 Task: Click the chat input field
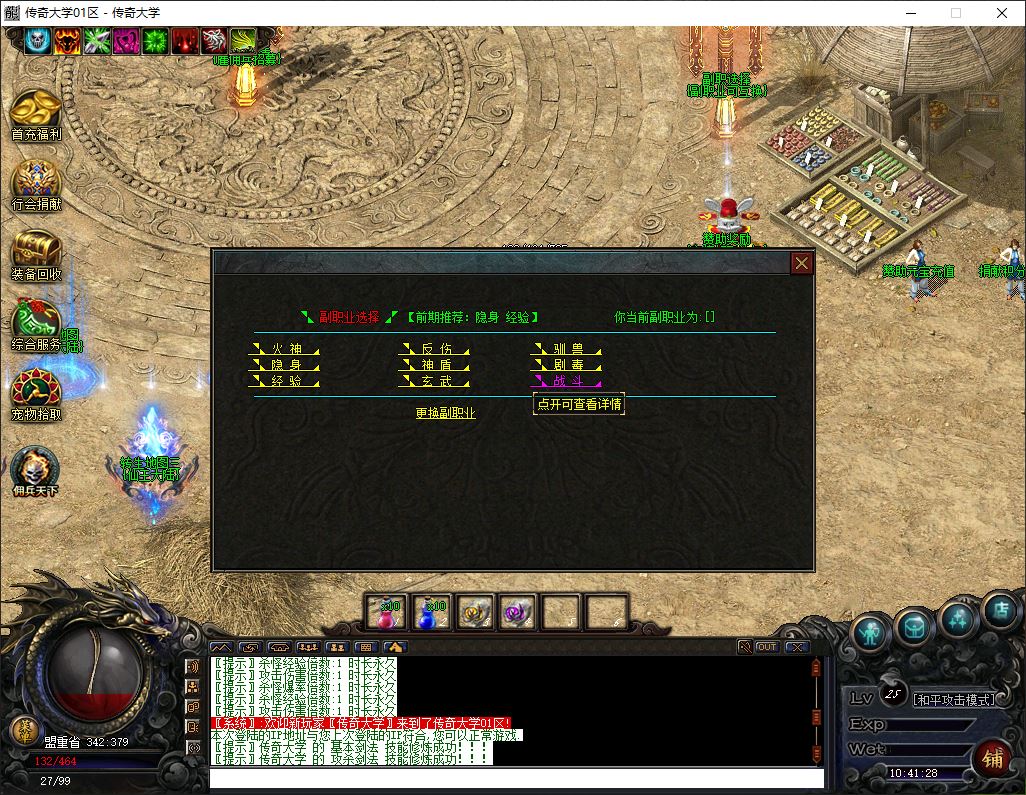click(x=515, y=777)
